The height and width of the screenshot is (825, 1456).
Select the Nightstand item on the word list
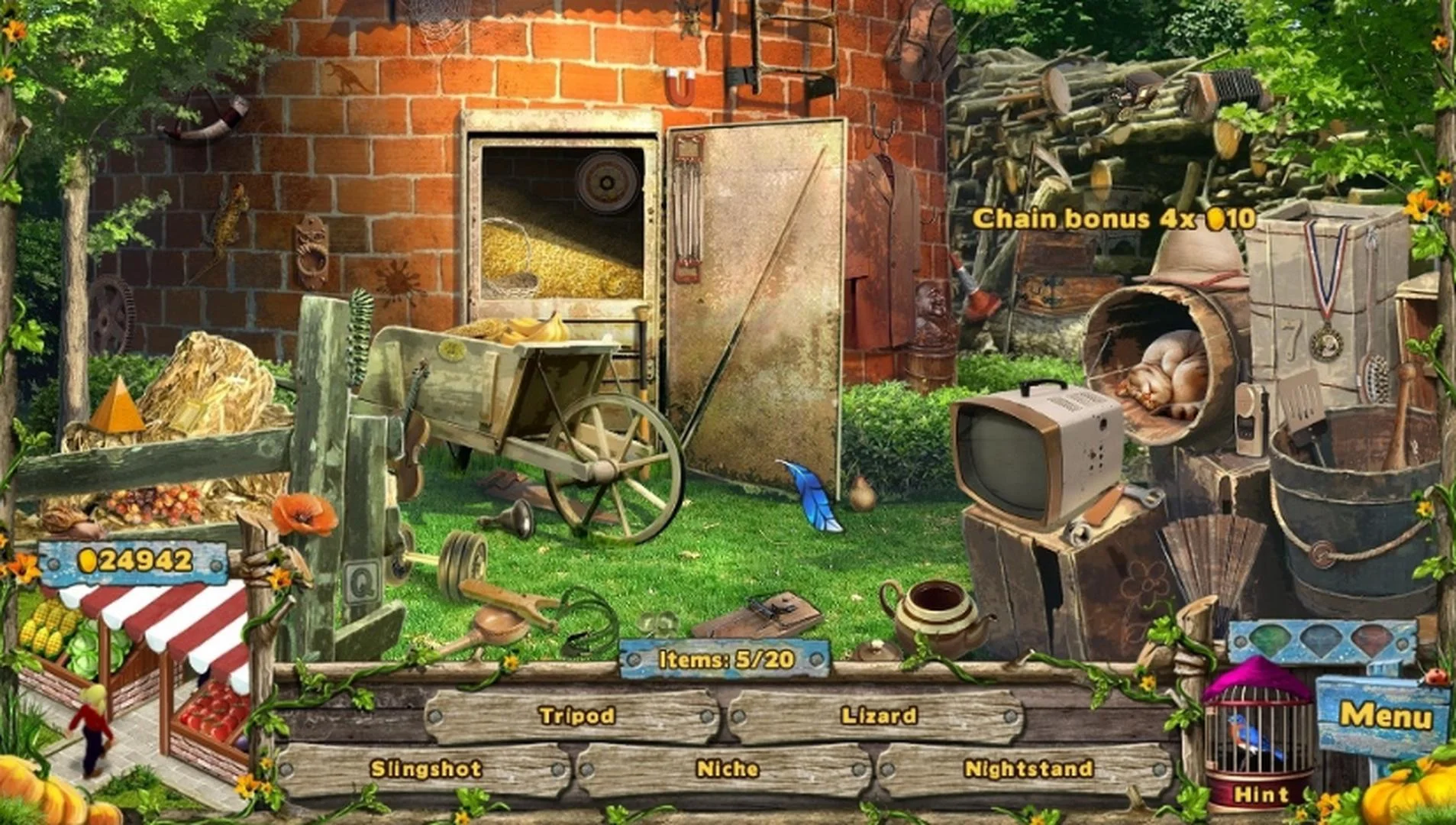[x=1027, y=768]
